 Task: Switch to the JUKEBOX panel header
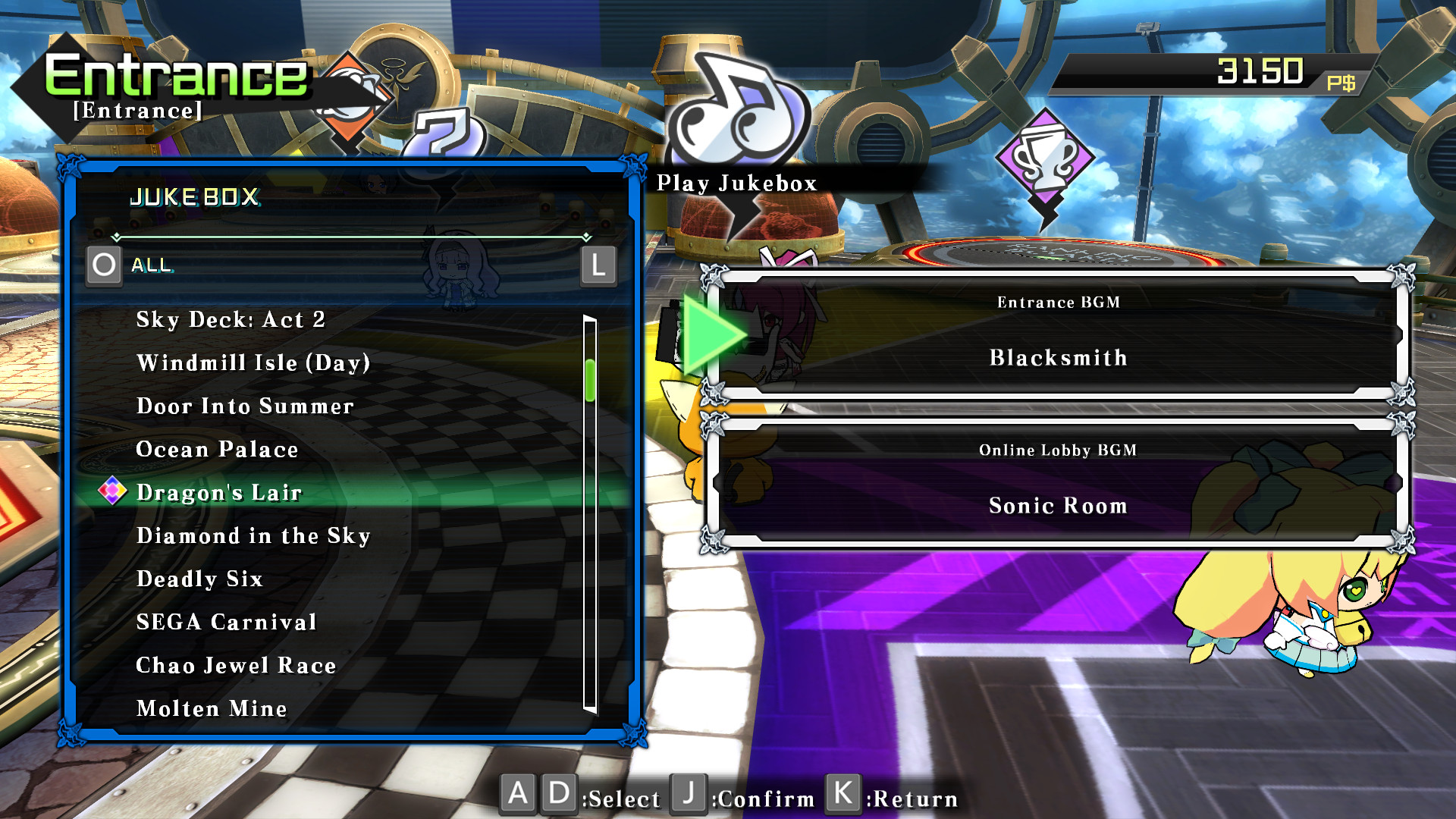point(196,198)
